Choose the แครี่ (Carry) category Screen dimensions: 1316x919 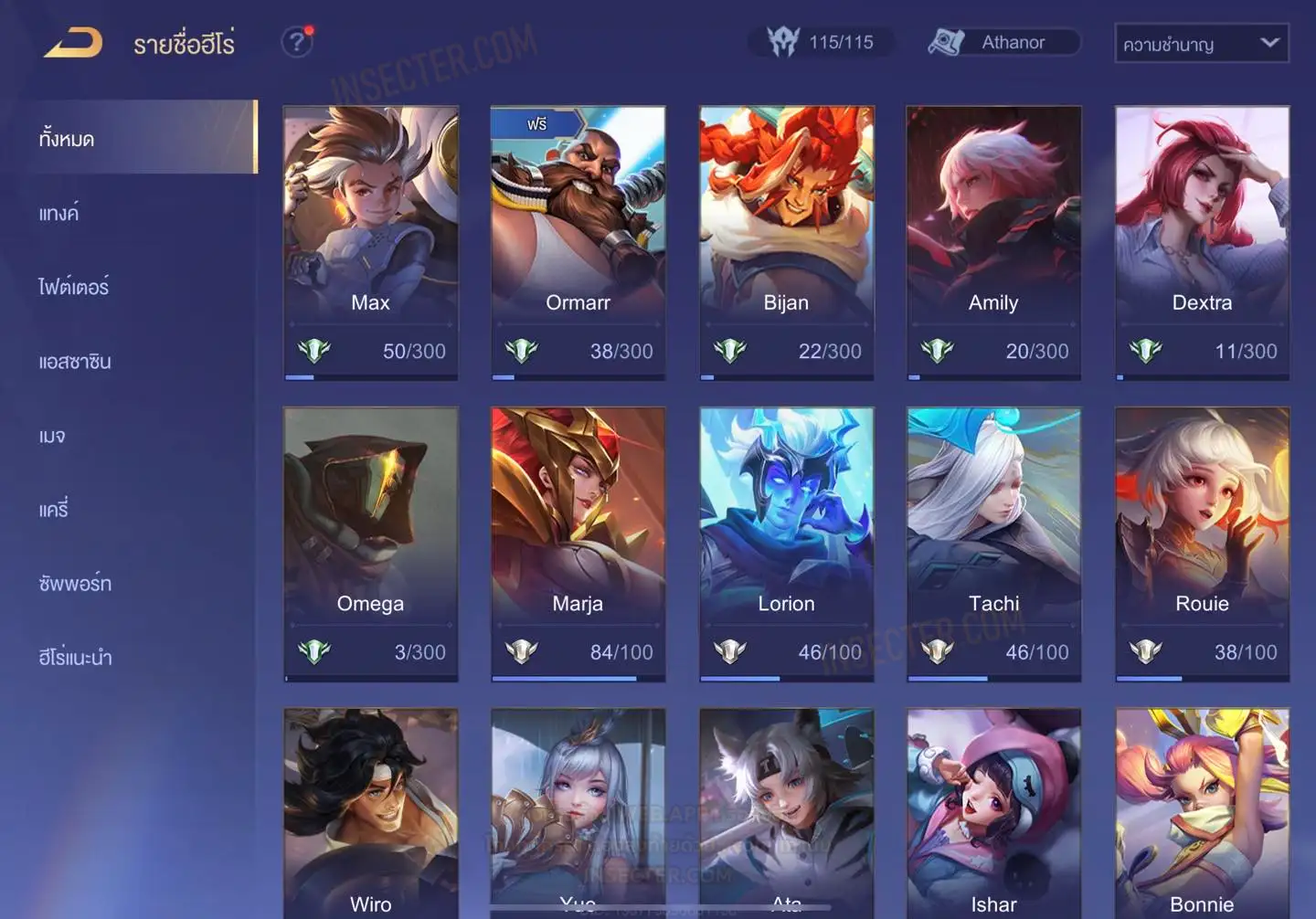(54, 510)
